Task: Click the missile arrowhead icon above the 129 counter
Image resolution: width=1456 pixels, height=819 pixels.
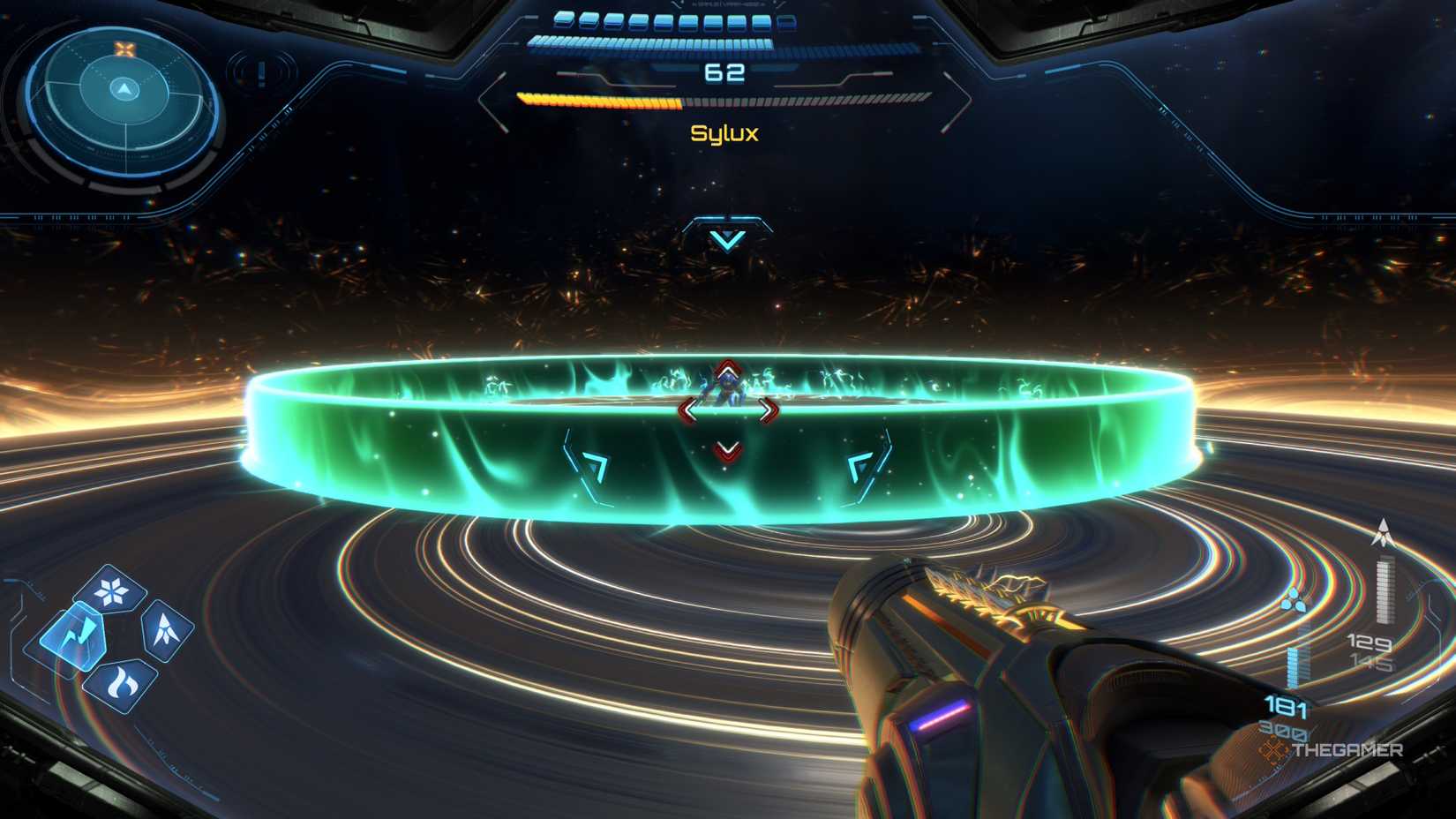Action: tap(1385, 530)
